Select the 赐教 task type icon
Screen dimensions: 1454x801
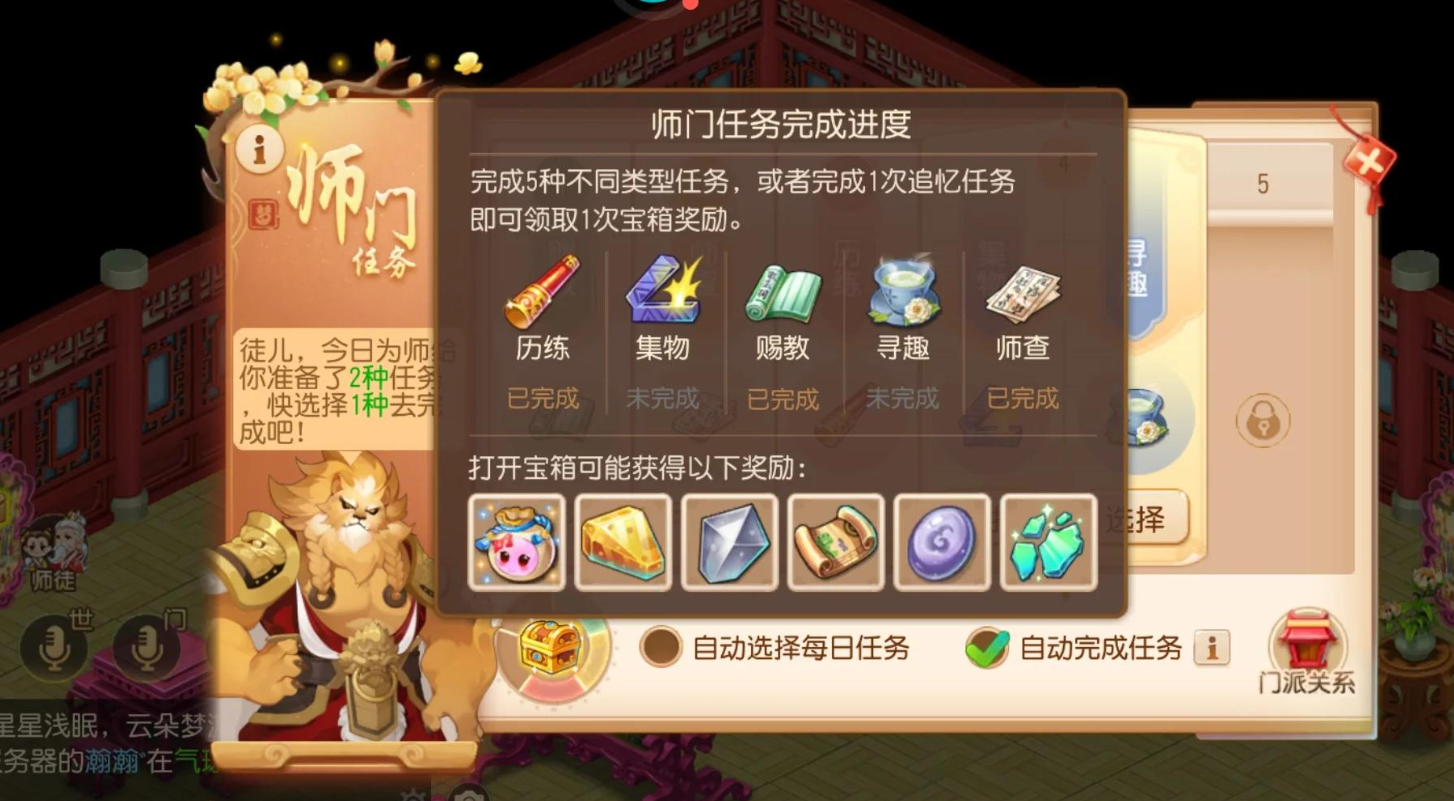coord(781,295)
